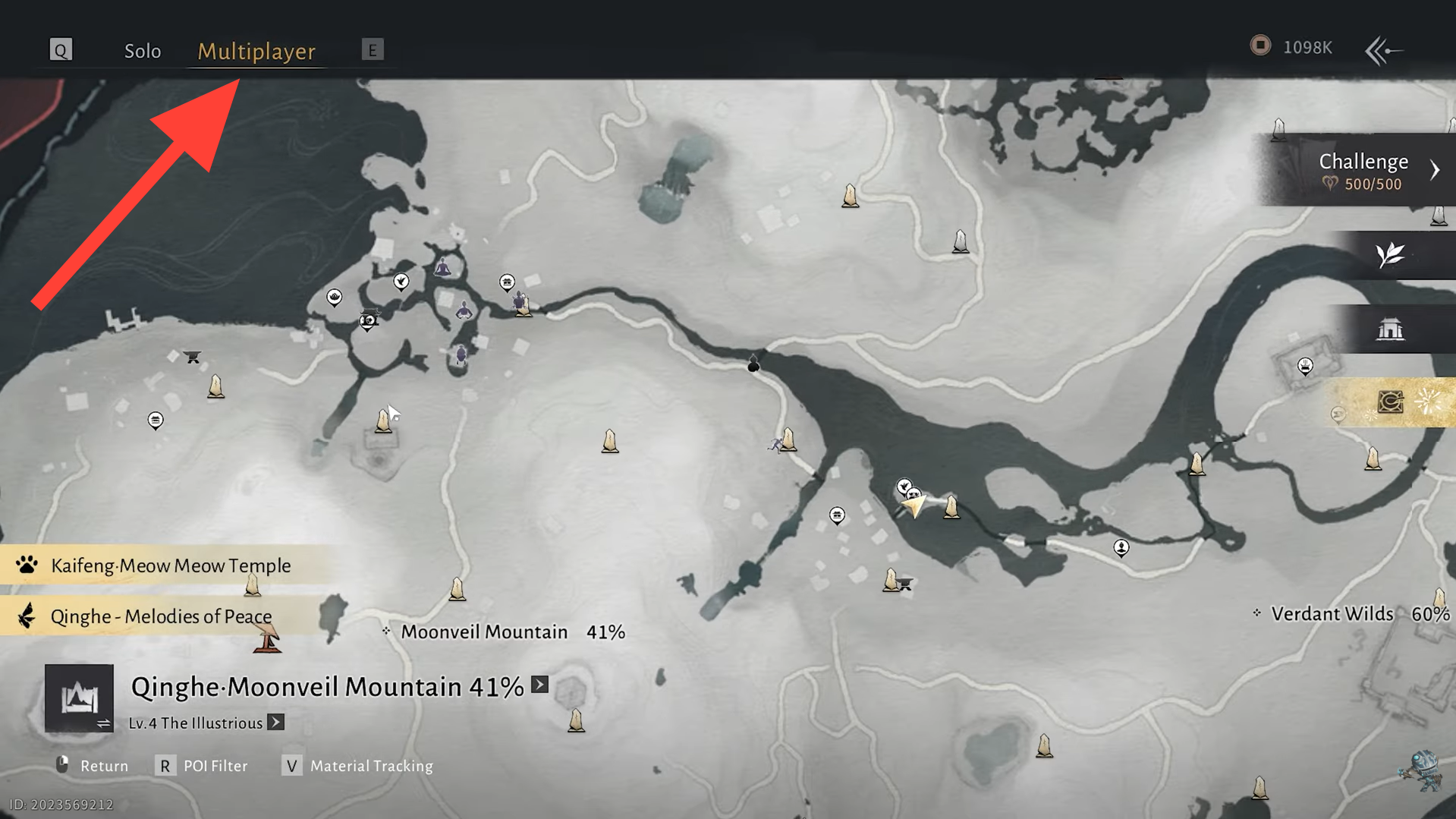Open the Challenge panel
The height and width of the screenshot is (819, 1456).
(x=1364, y=170)
